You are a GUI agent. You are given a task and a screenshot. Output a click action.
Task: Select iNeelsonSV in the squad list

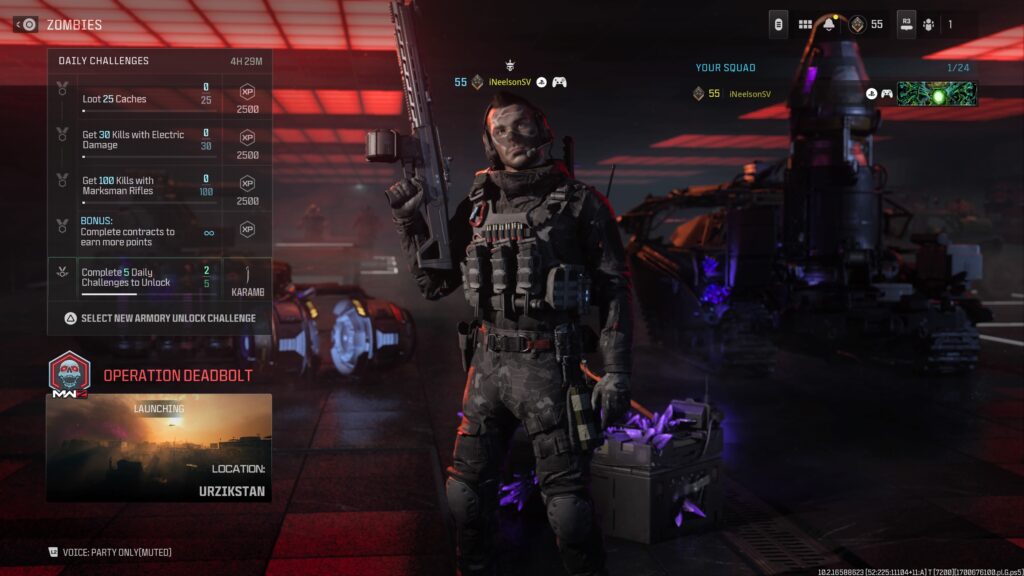click(x=750, y=94)
